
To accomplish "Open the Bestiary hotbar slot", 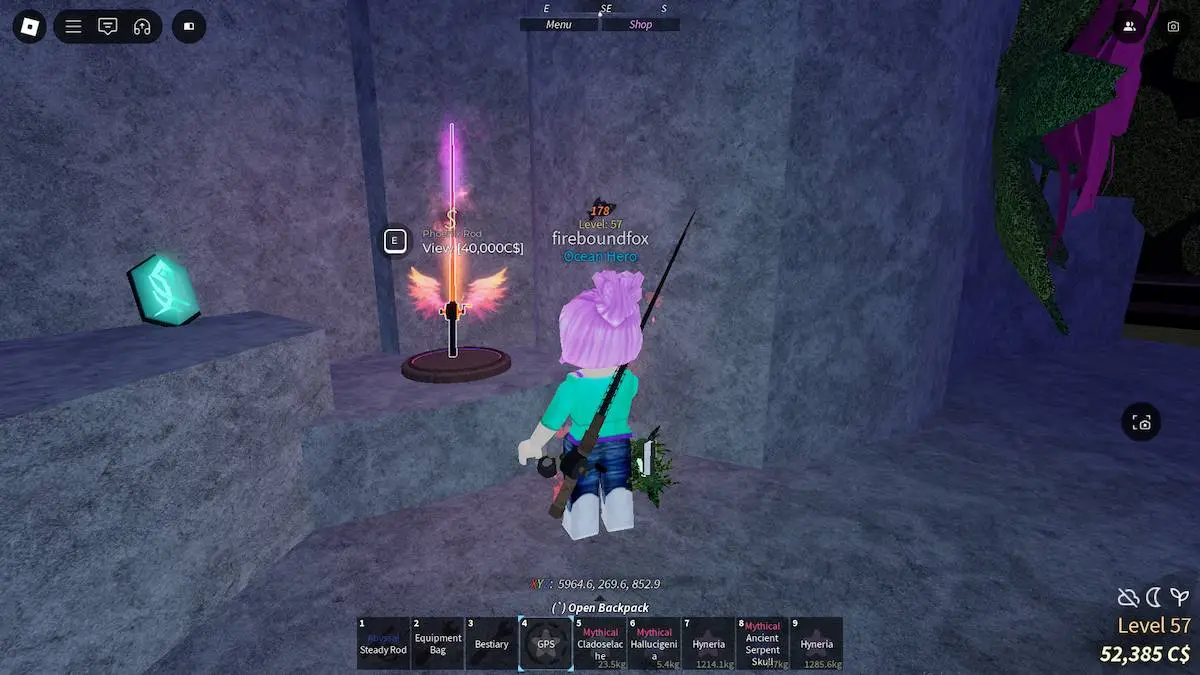I will [x=492, y=643].
